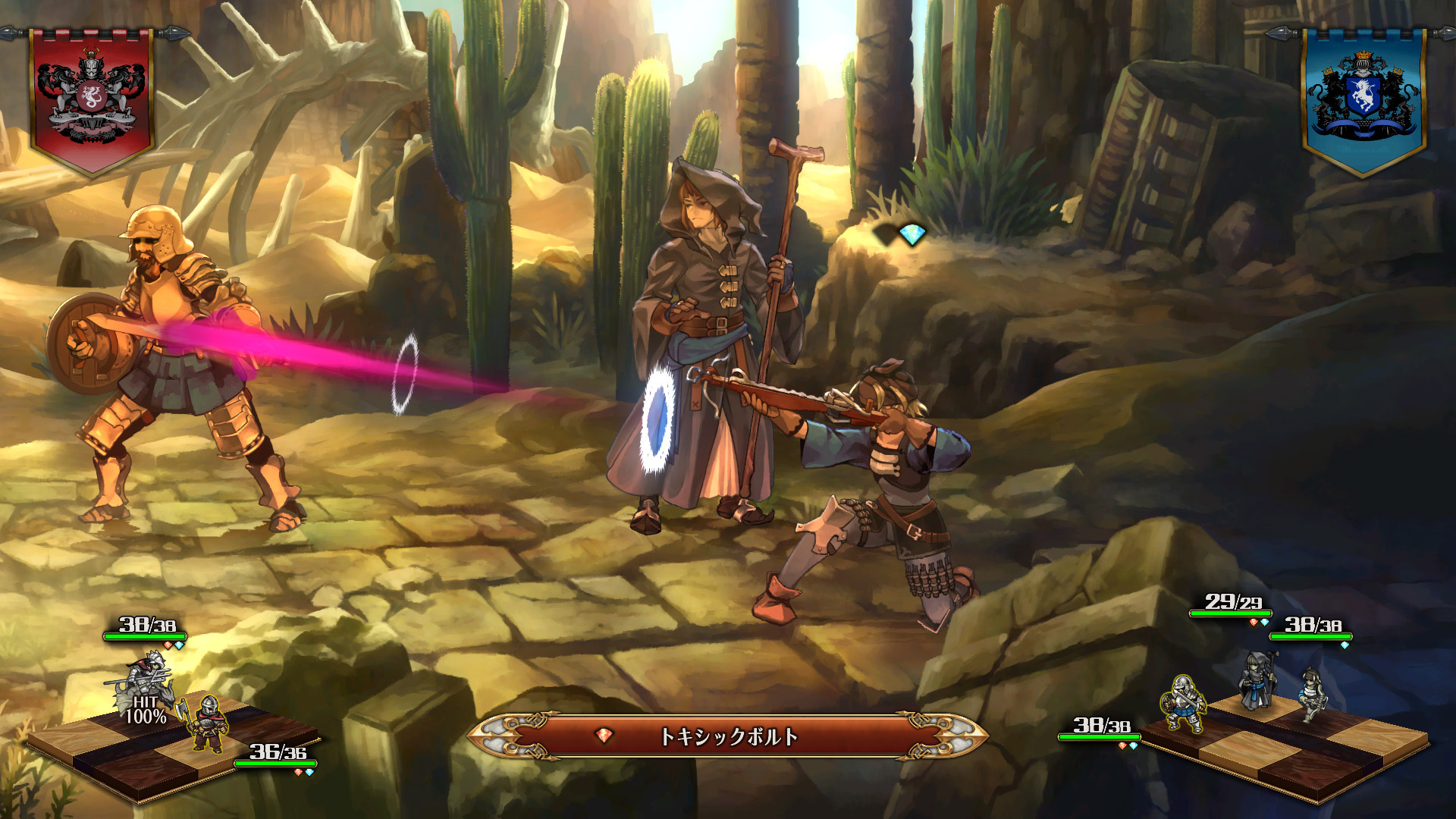Select the トキシックボルト skill name banner
The image size is (1456, 819).
(727, 736)
